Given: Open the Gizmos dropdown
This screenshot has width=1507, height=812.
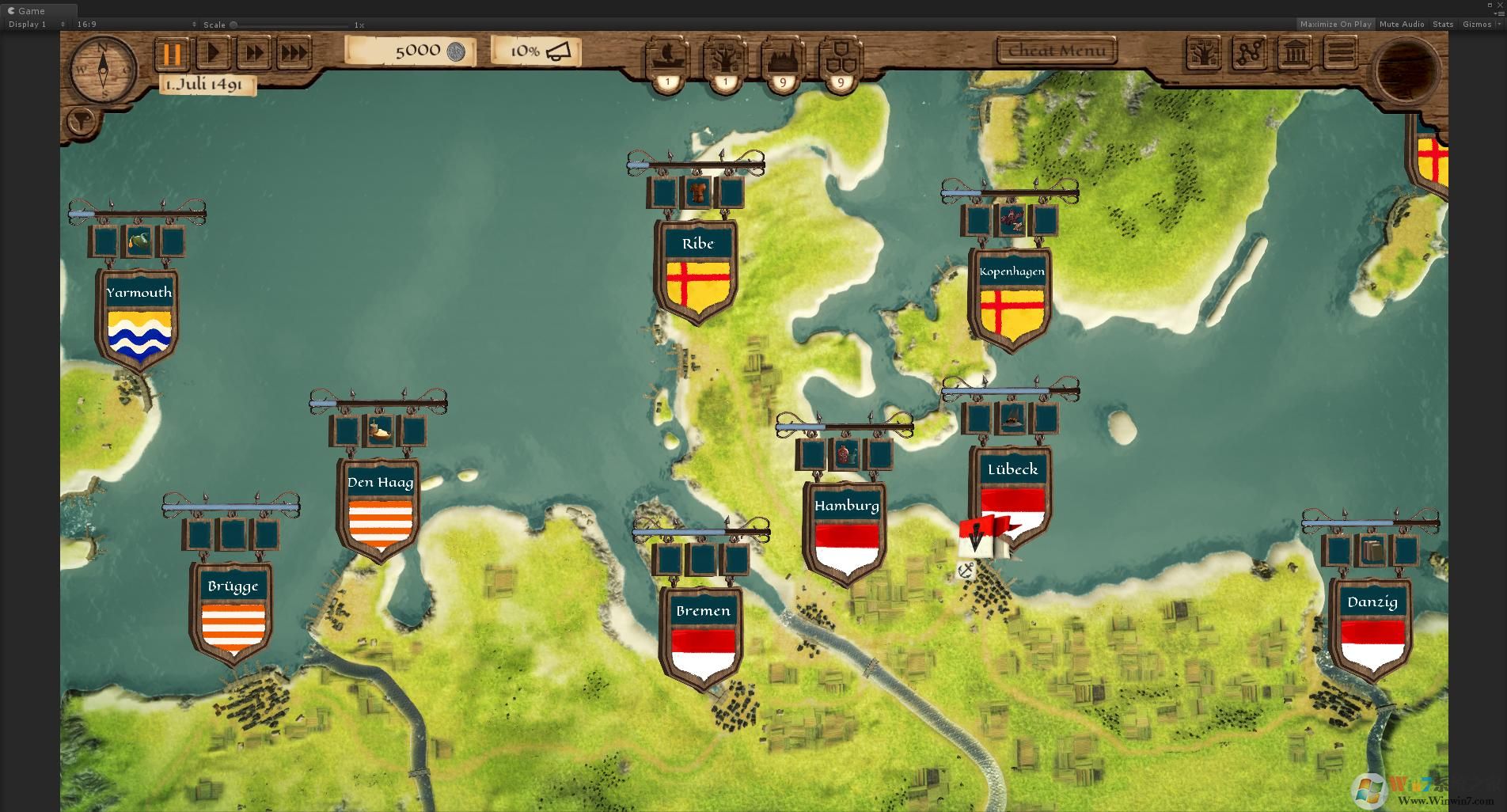Looking at the screenshot, I should coord(1478,24).
